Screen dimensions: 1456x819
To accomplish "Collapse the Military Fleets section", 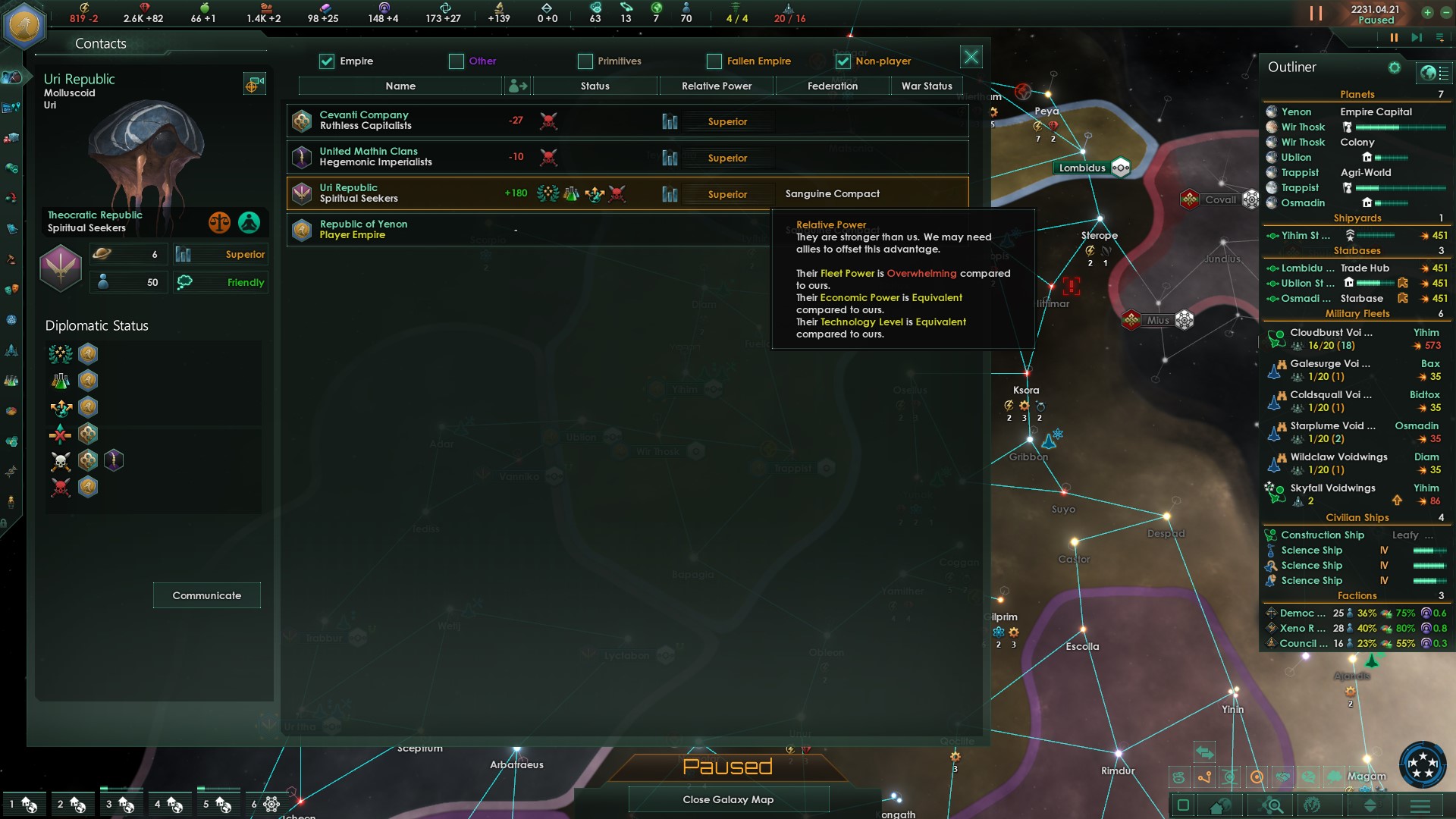I will coord(1357,313).
